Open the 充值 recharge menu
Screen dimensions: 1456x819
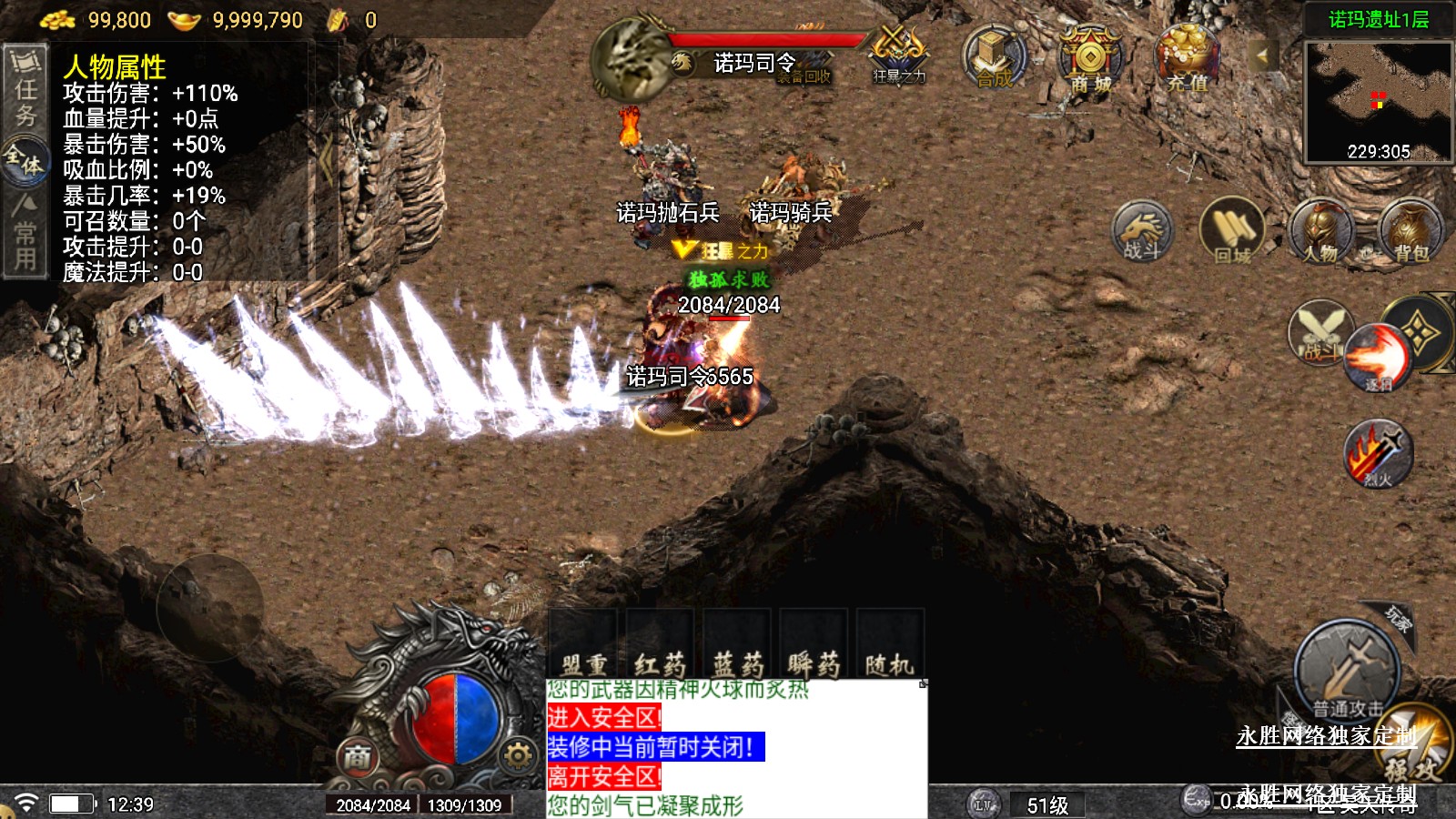coord(1187,57)
